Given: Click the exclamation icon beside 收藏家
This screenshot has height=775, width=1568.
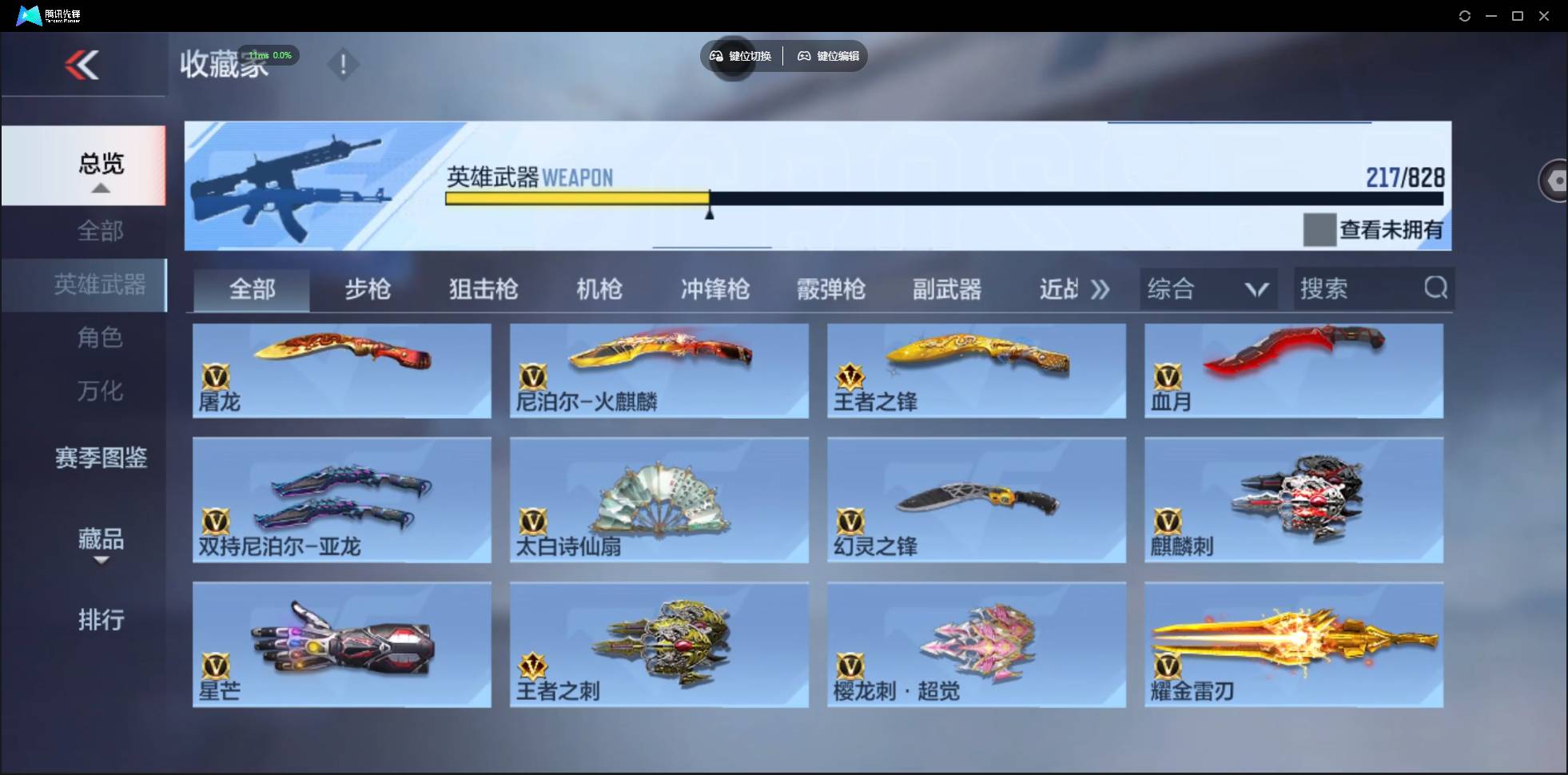Looking at the screenshot, I should point(344,64).
